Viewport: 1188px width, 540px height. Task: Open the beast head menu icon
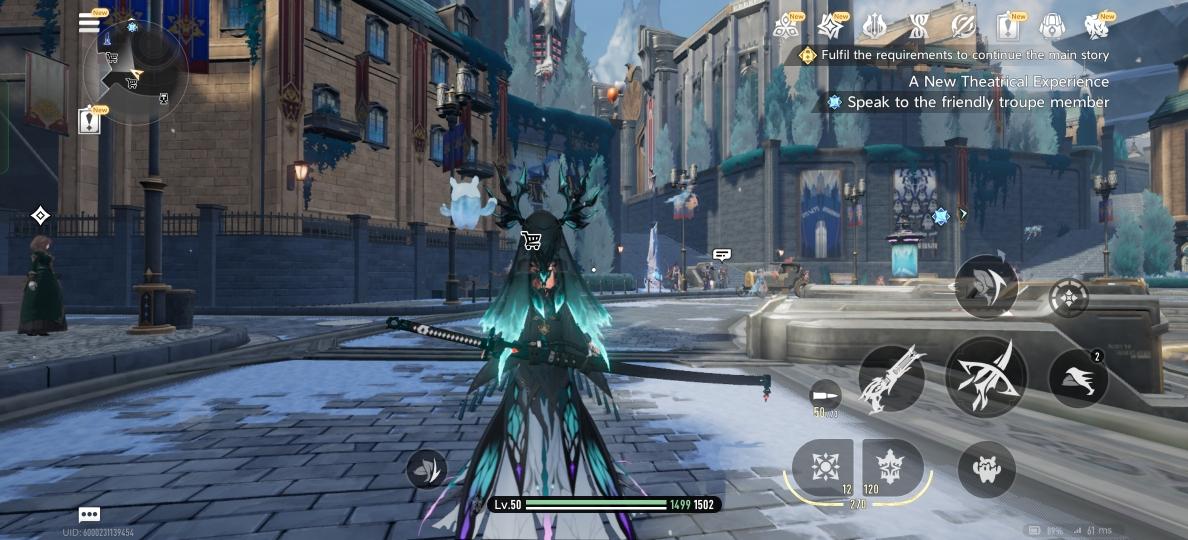[1097, 26]
